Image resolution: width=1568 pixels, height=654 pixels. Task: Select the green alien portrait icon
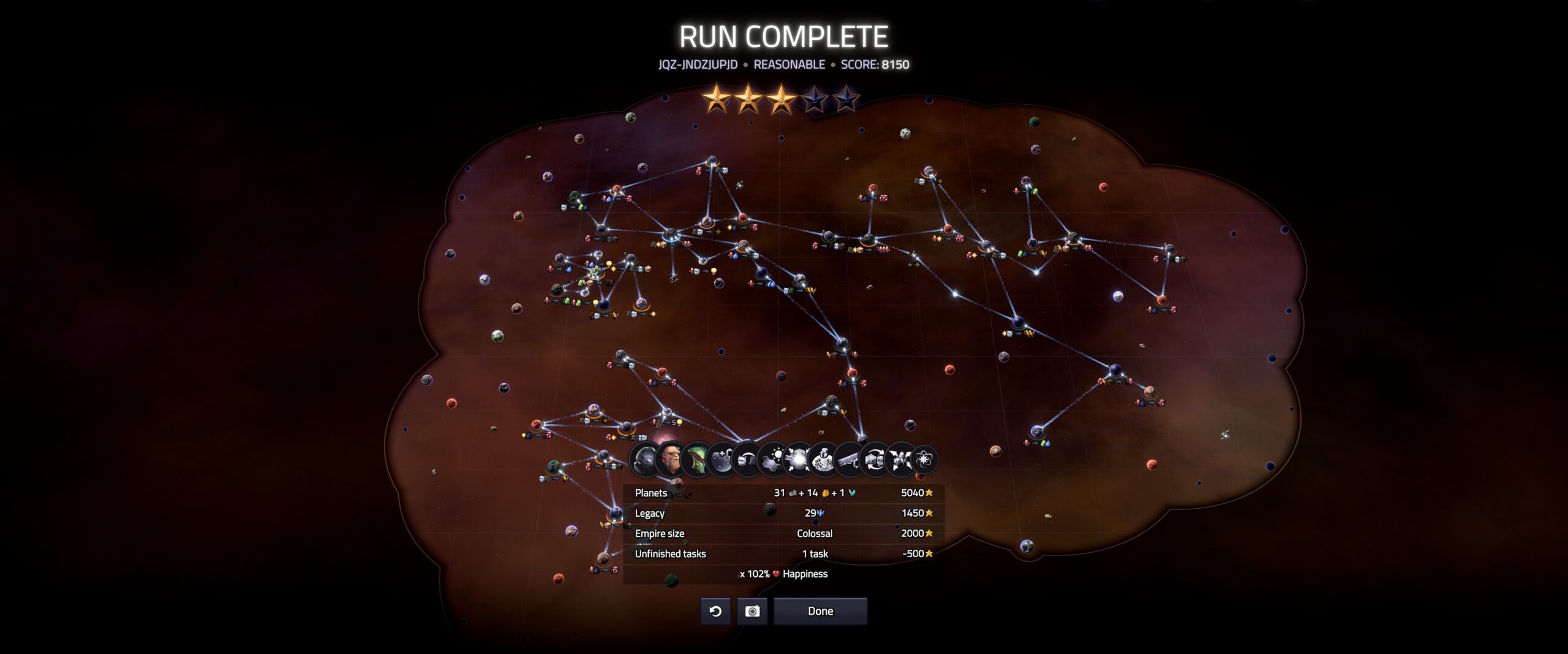pos(696,459)
